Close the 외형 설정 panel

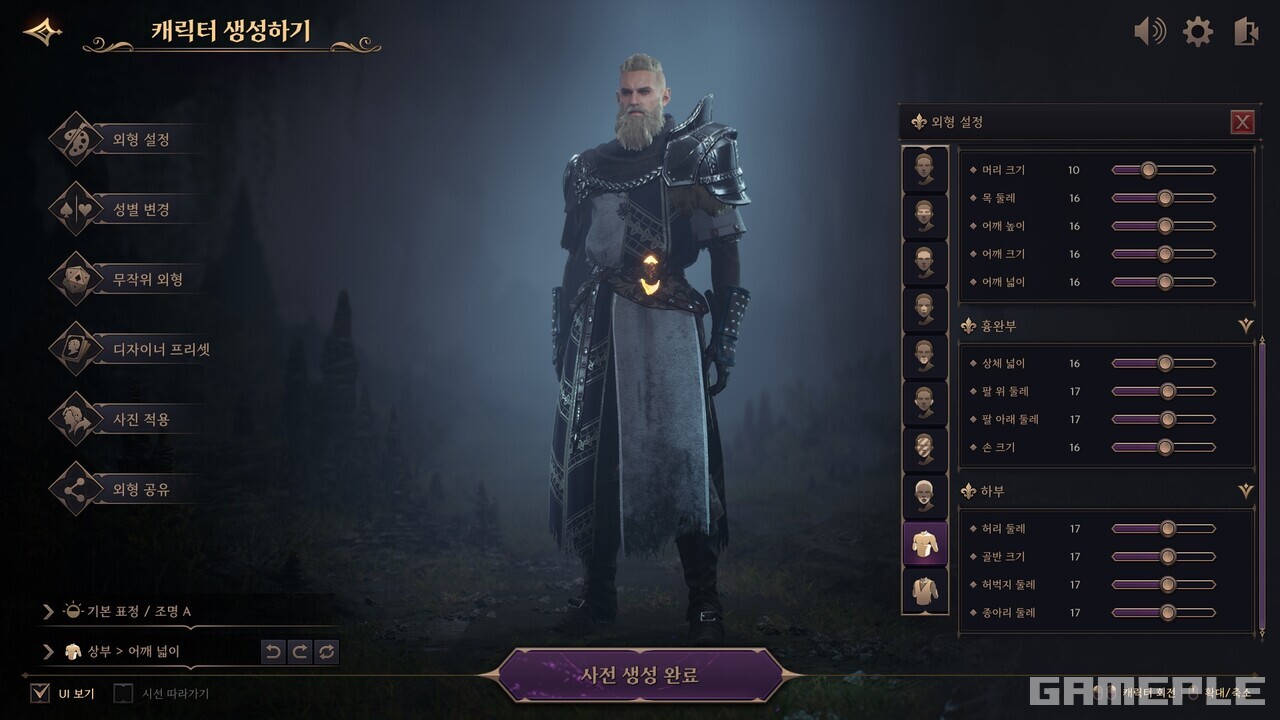coord(1242,122)
